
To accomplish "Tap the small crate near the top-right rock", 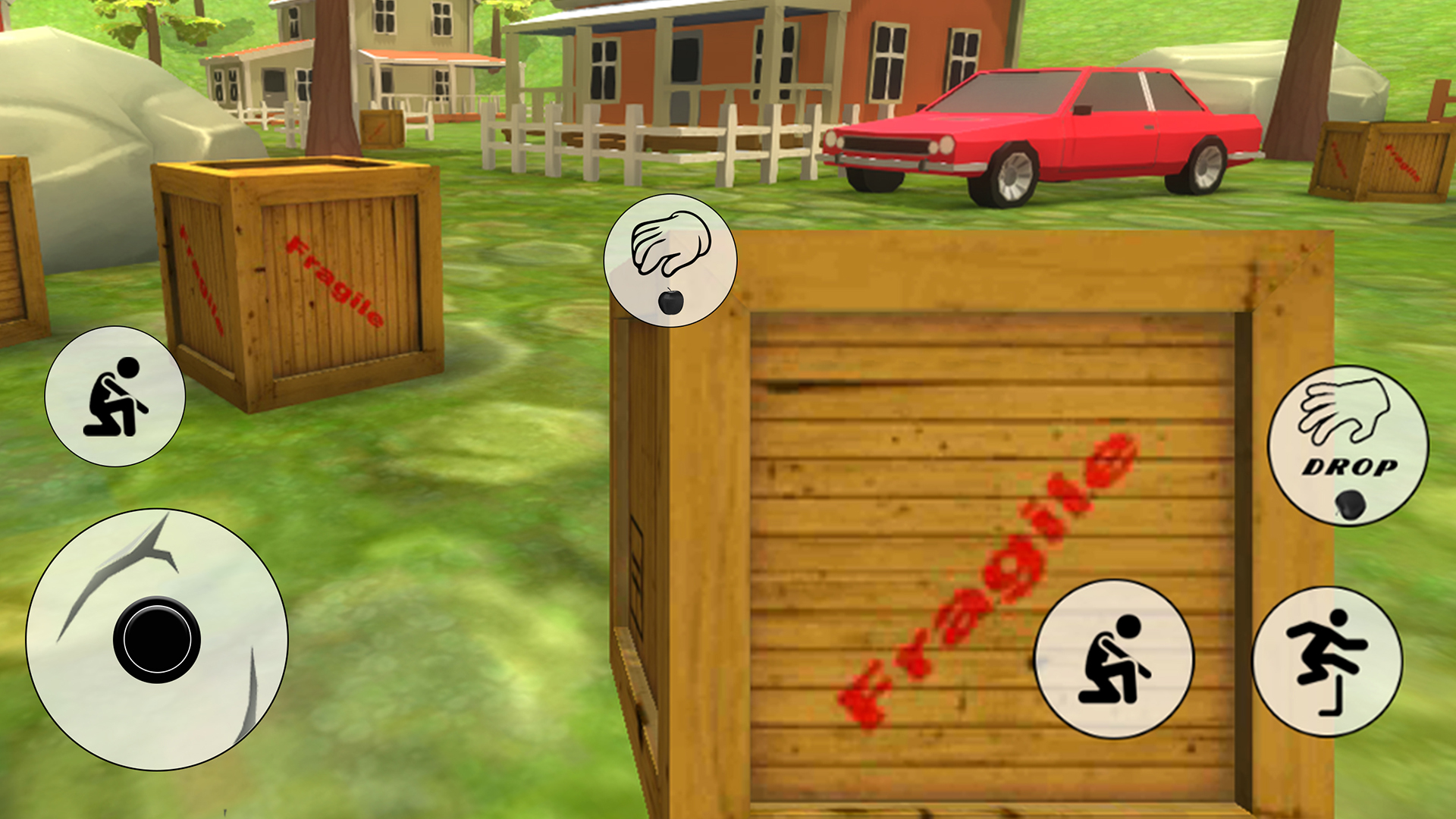I will click(x=1380, y=159).
